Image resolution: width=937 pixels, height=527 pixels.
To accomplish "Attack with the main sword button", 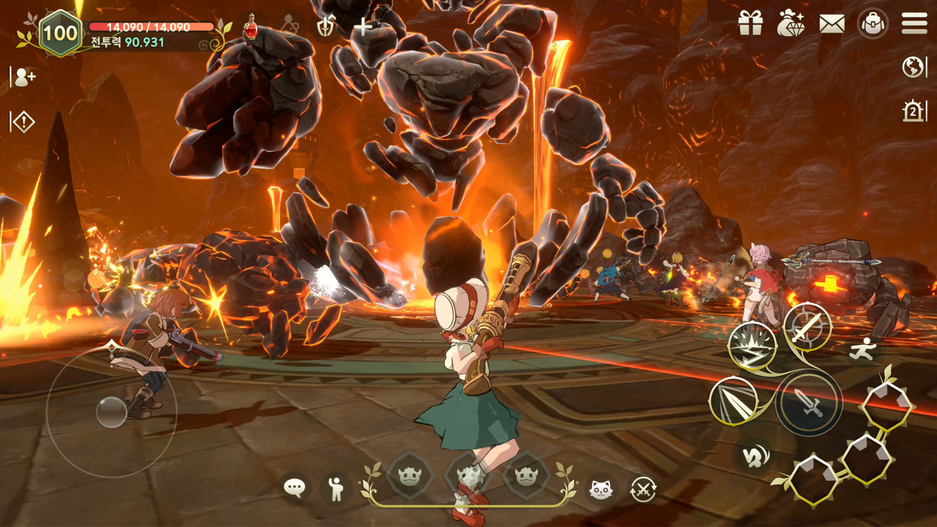I will (810, 403).
